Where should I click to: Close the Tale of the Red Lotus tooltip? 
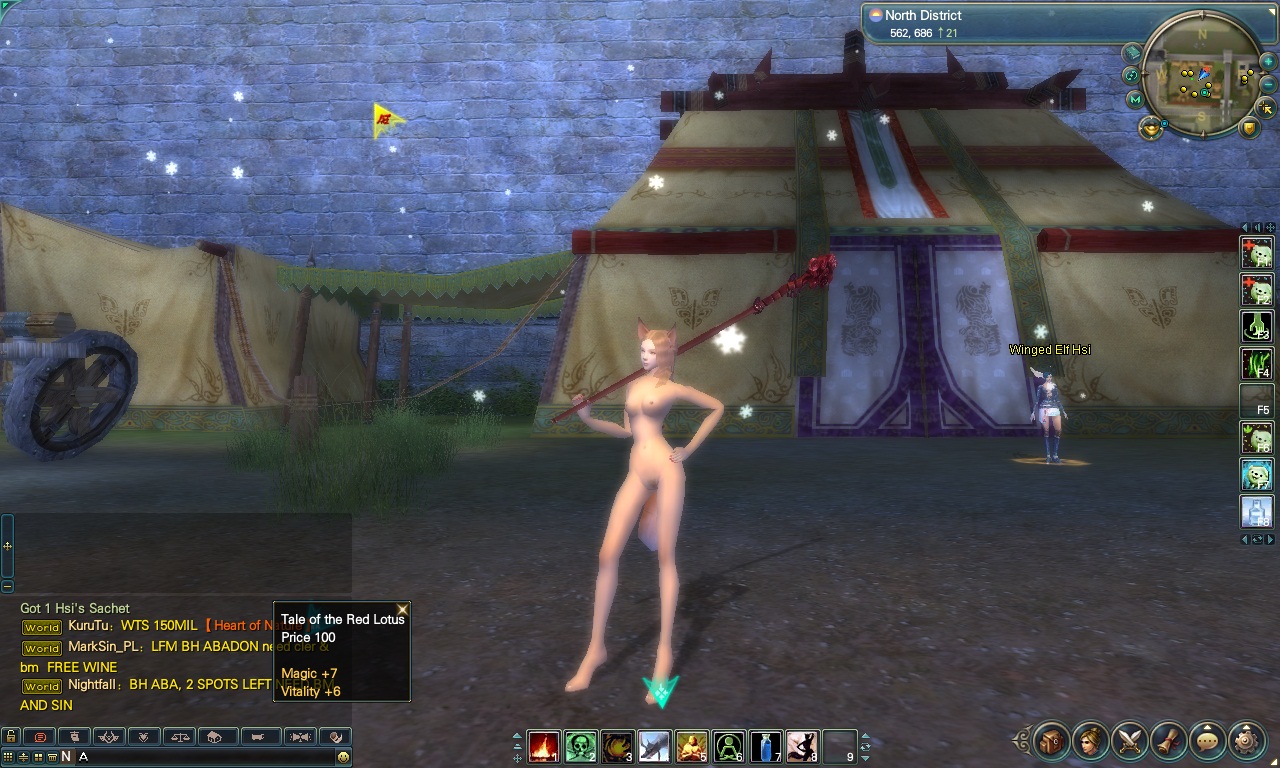click(x=403, y=609)
